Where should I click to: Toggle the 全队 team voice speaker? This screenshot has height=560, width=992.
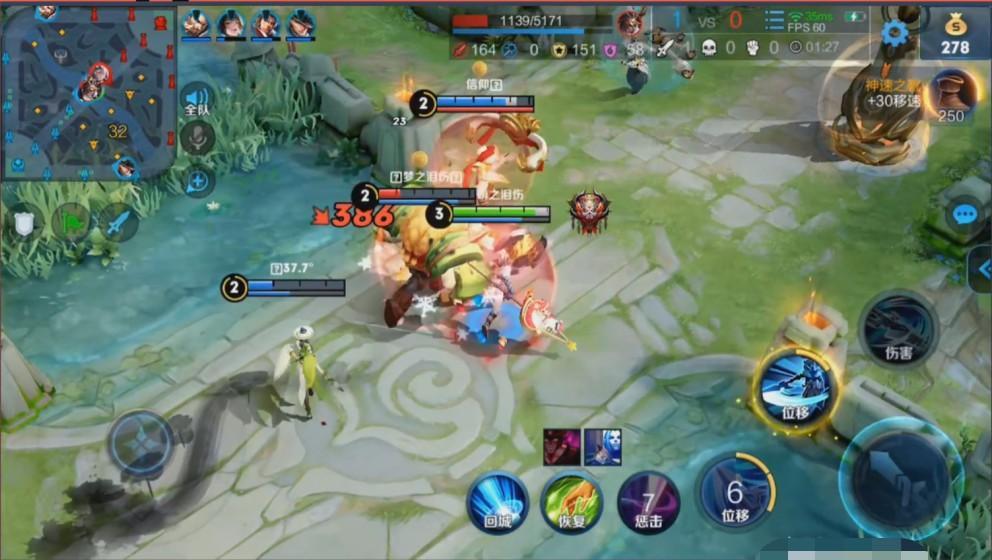pos(197,99)
